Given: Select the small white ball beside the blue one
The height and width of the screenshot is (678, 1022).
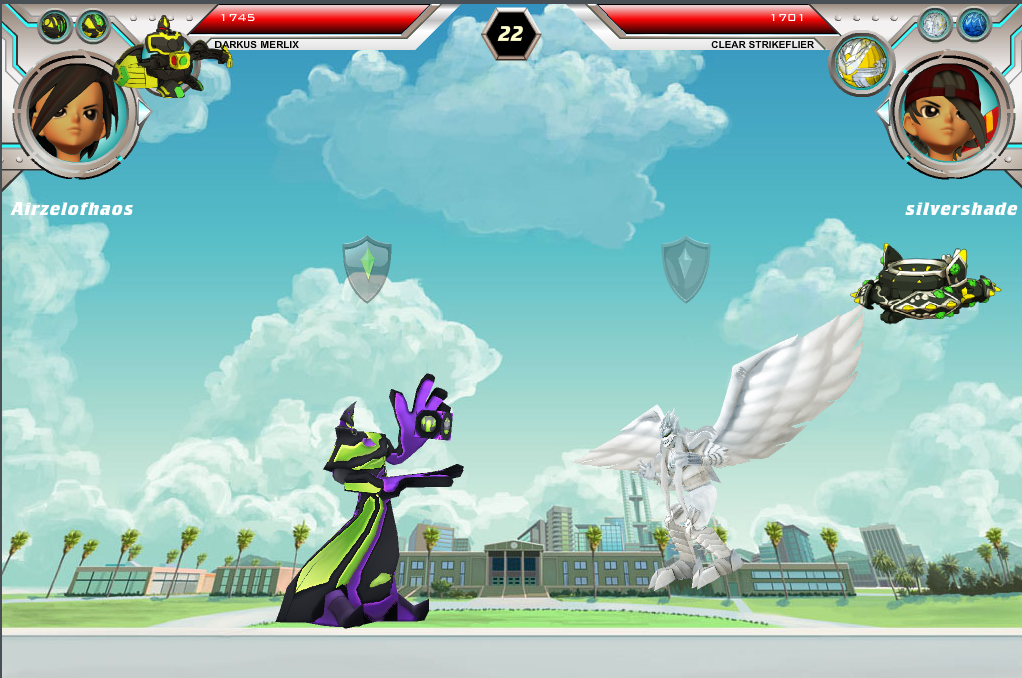Looking at the screenshot, I should point(934,25).
